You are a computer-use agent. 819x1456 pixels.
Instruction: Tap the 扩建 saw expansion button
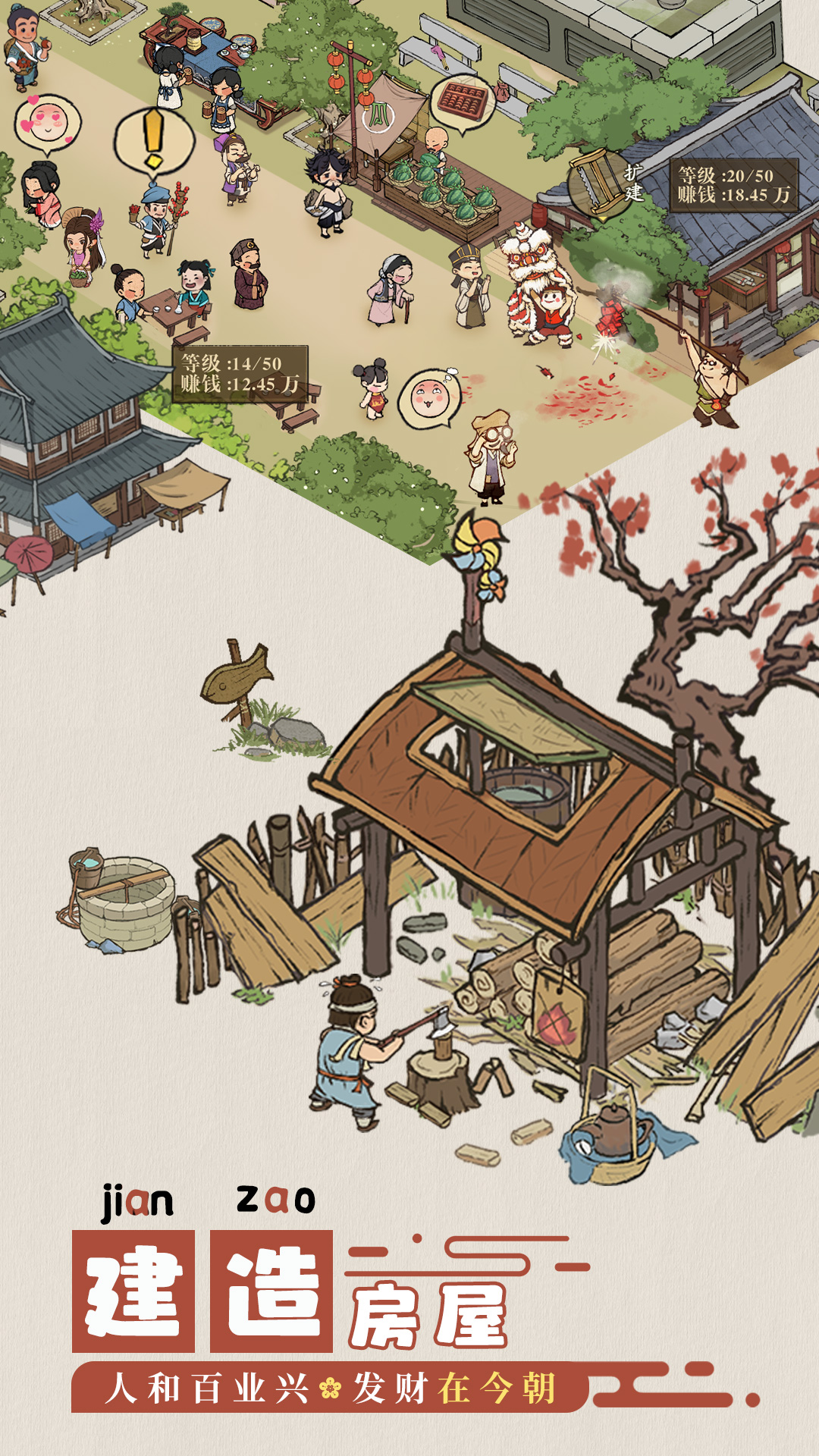(605, 184)
